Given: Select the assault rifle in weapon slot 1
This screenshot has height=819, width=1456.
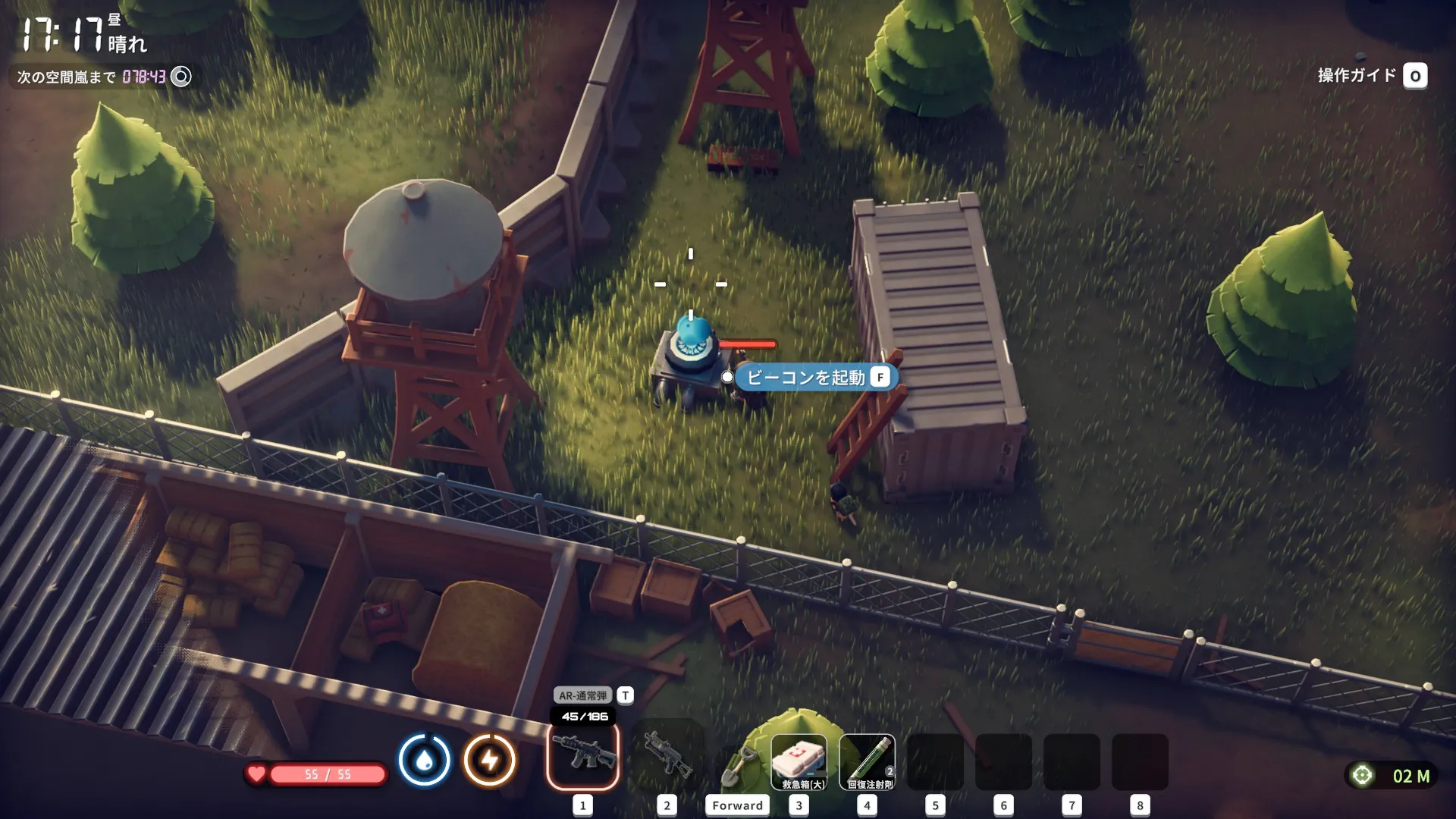Looking at the screenshot, I should pyautogui.click(x=582, y=757).
